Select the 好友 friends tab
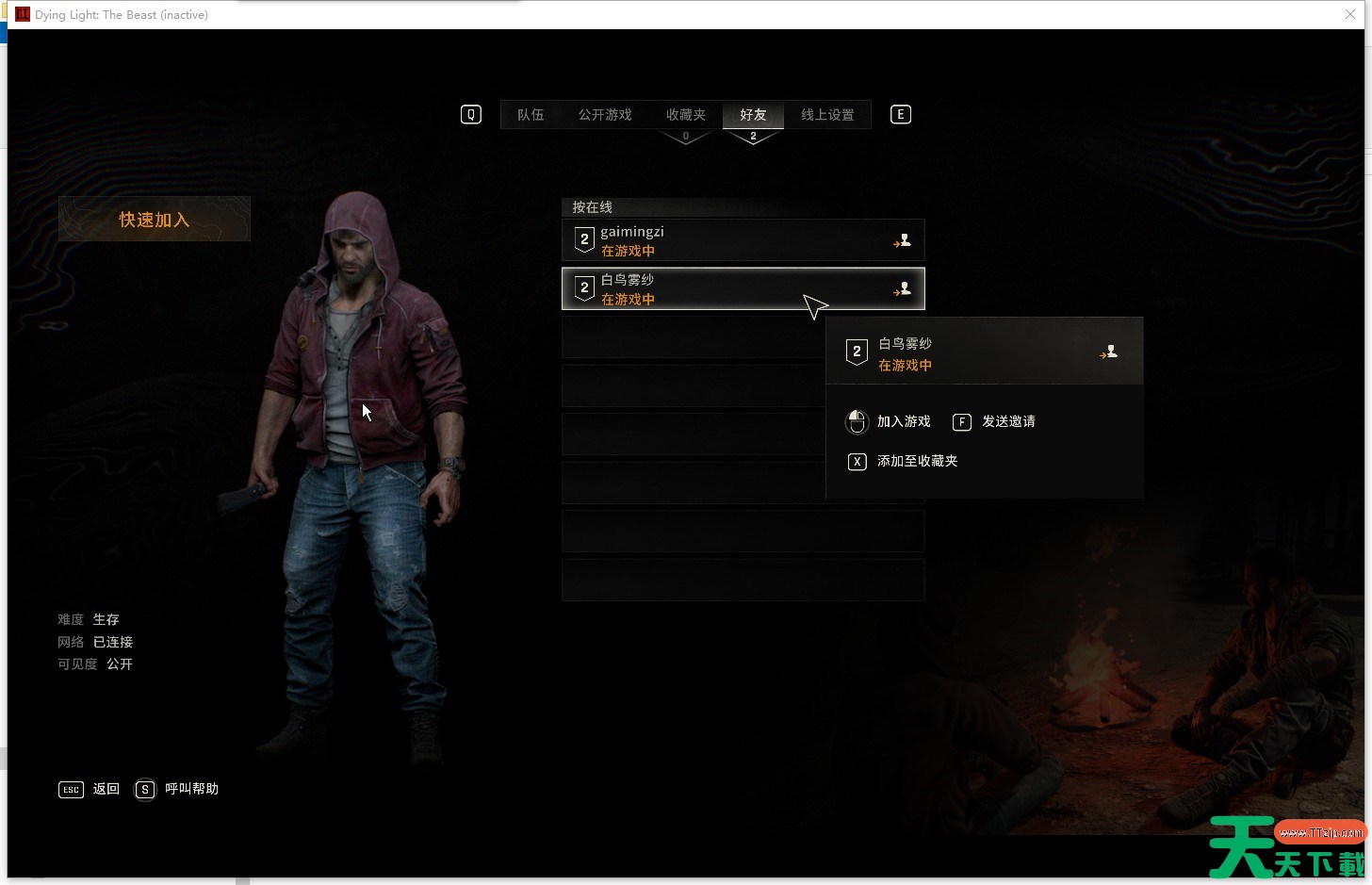 coord(753,115)
